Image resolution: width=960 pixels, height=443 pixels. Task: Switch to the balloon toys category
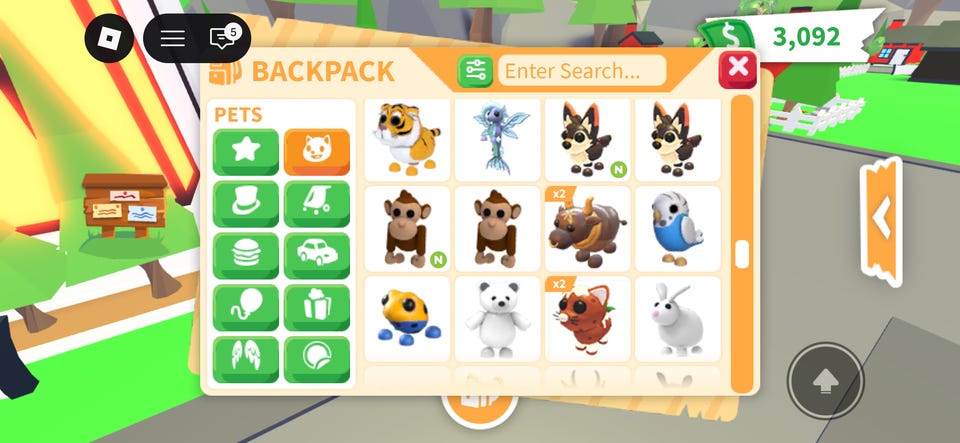tap(246, 308)
